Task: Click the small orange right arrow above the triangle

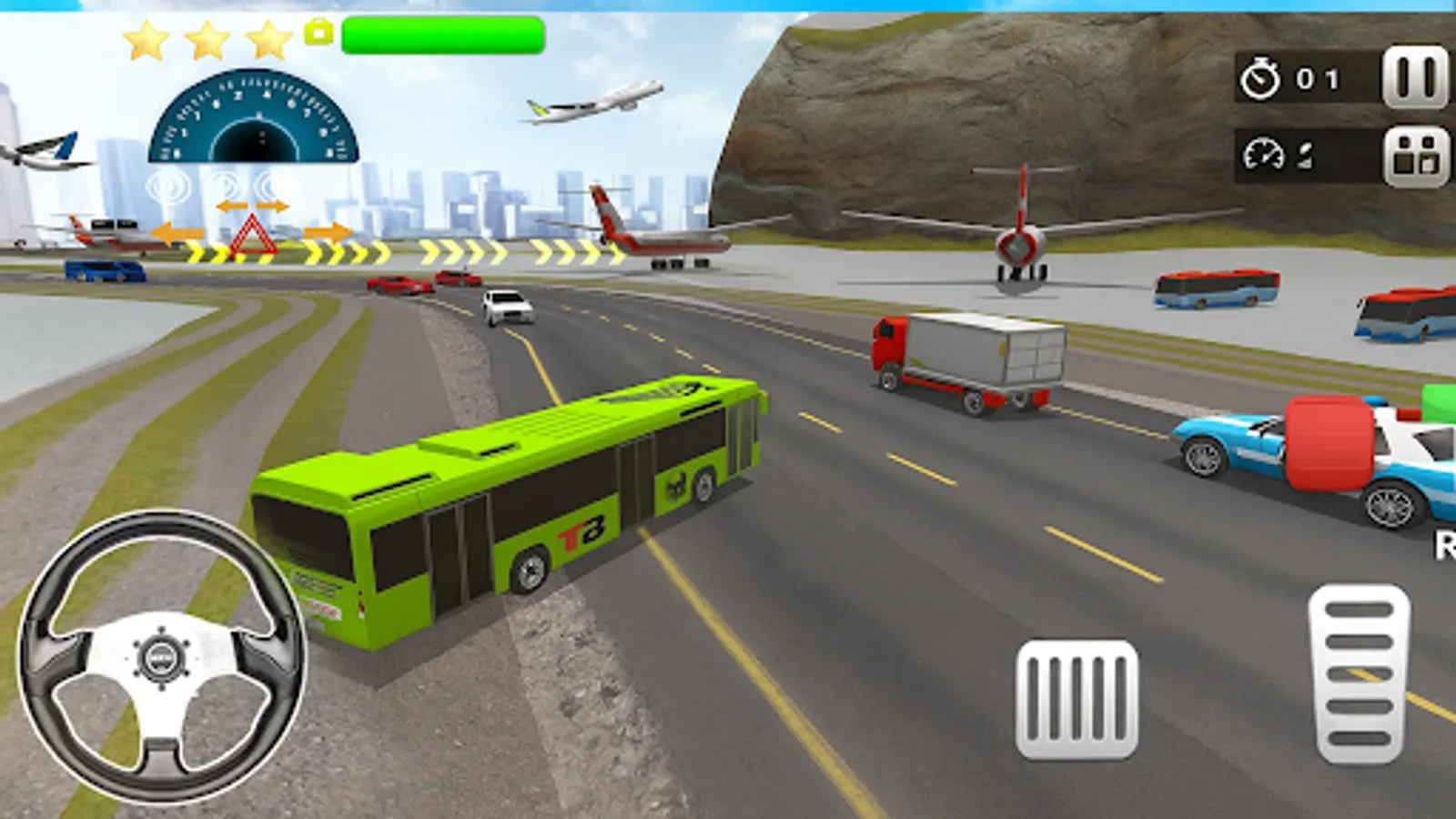Action: coord(270,207)
